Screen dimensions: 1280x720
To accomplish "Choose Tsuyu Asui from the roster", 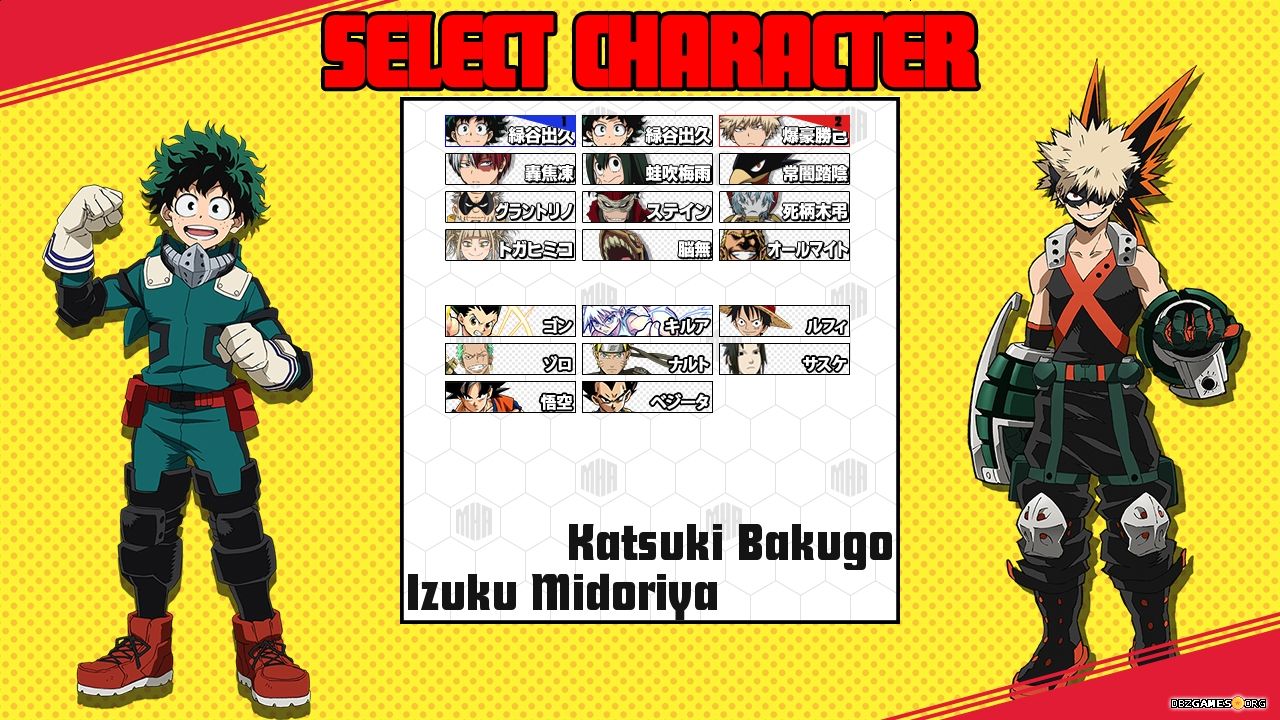I will (x=645, y=171).
